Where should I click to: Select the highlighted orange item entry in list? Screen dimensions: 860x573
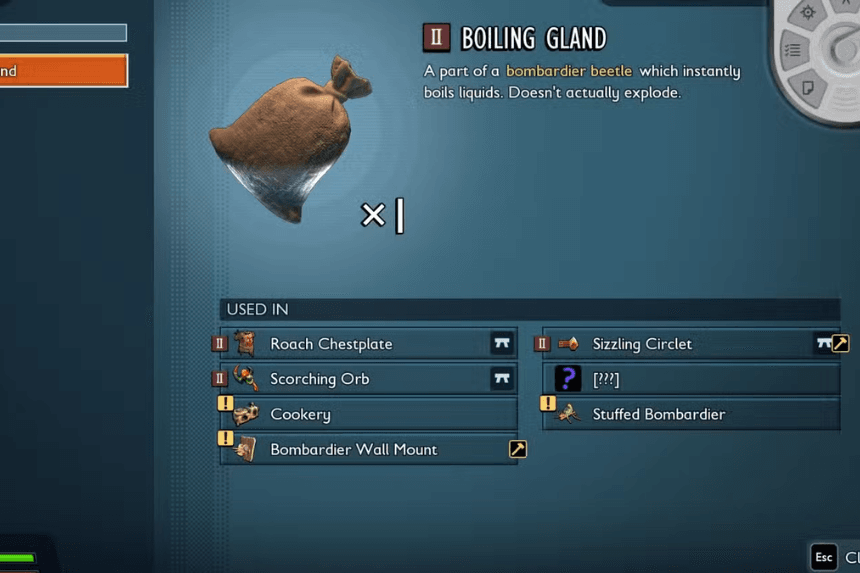click(x=62, y=71)
